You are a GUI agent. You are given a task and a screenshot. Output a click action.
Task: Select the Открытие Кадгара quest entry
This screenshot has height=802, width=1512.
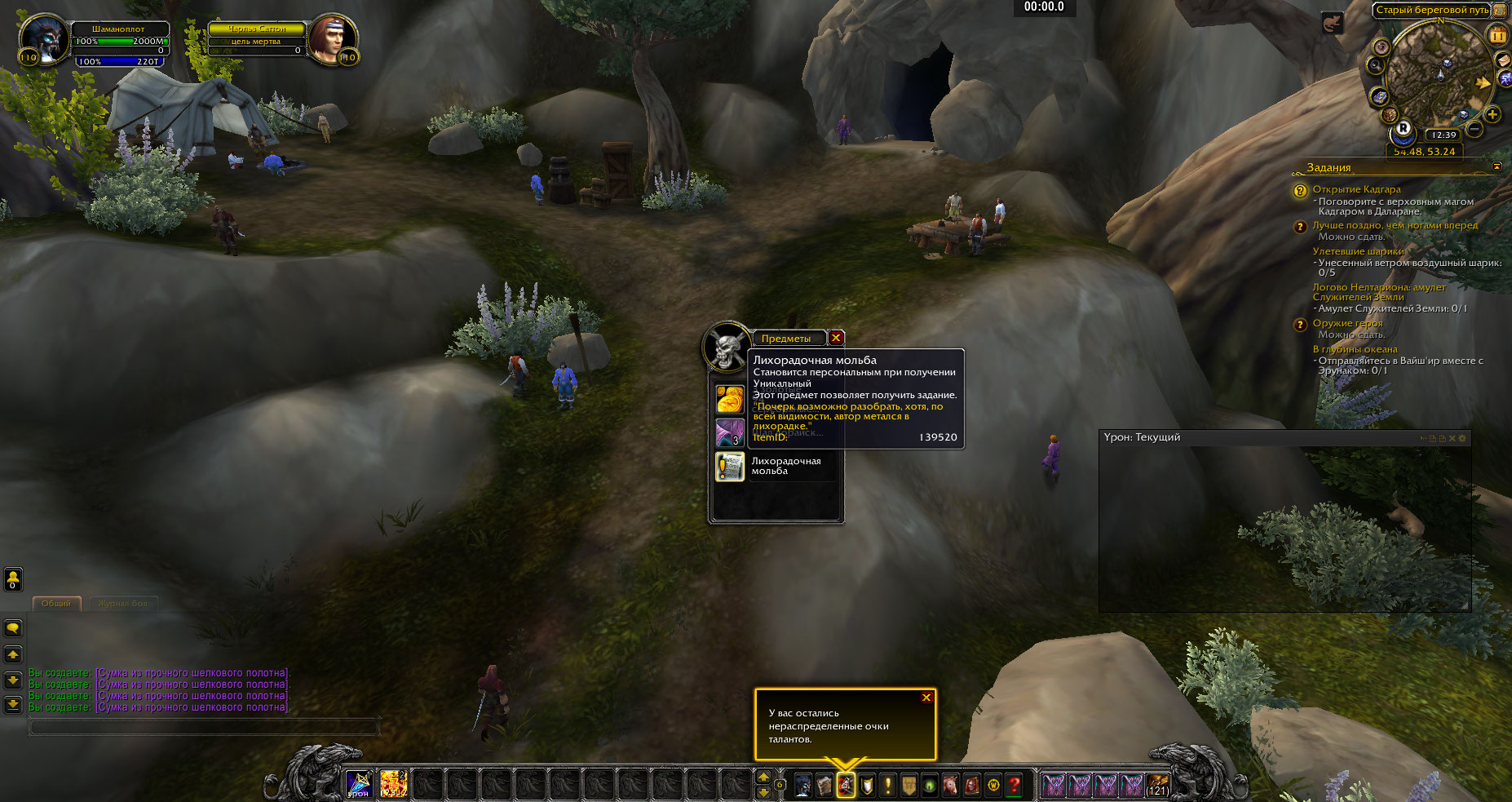1356,189
